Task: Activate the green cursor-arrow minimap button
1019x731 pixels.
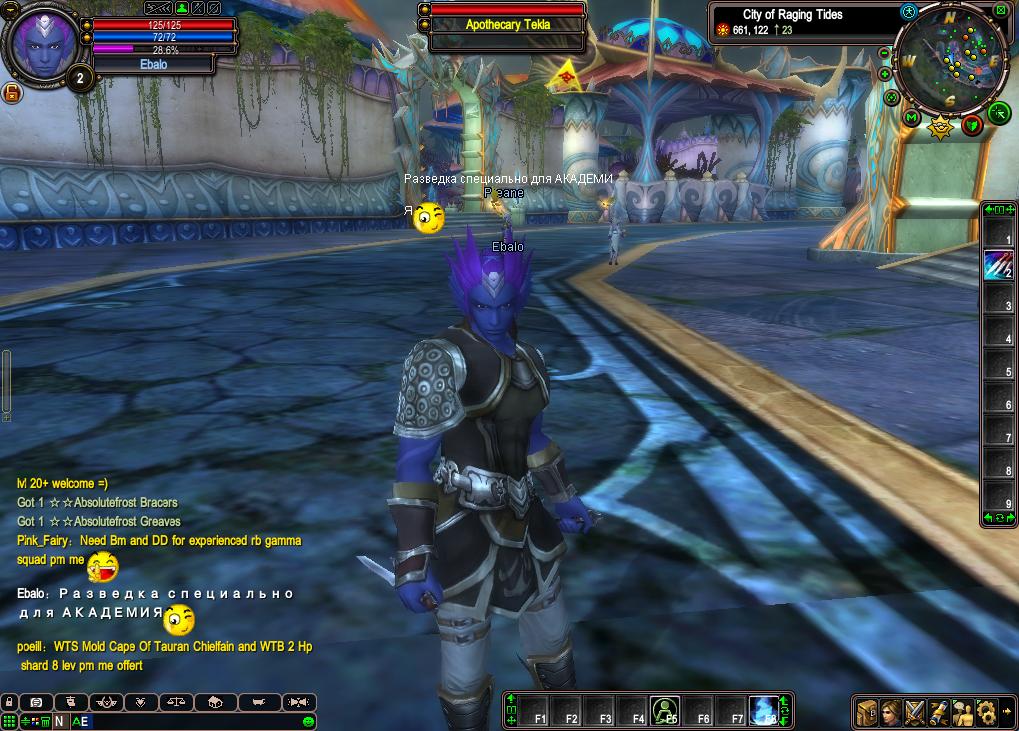Action: pos(999,113)
